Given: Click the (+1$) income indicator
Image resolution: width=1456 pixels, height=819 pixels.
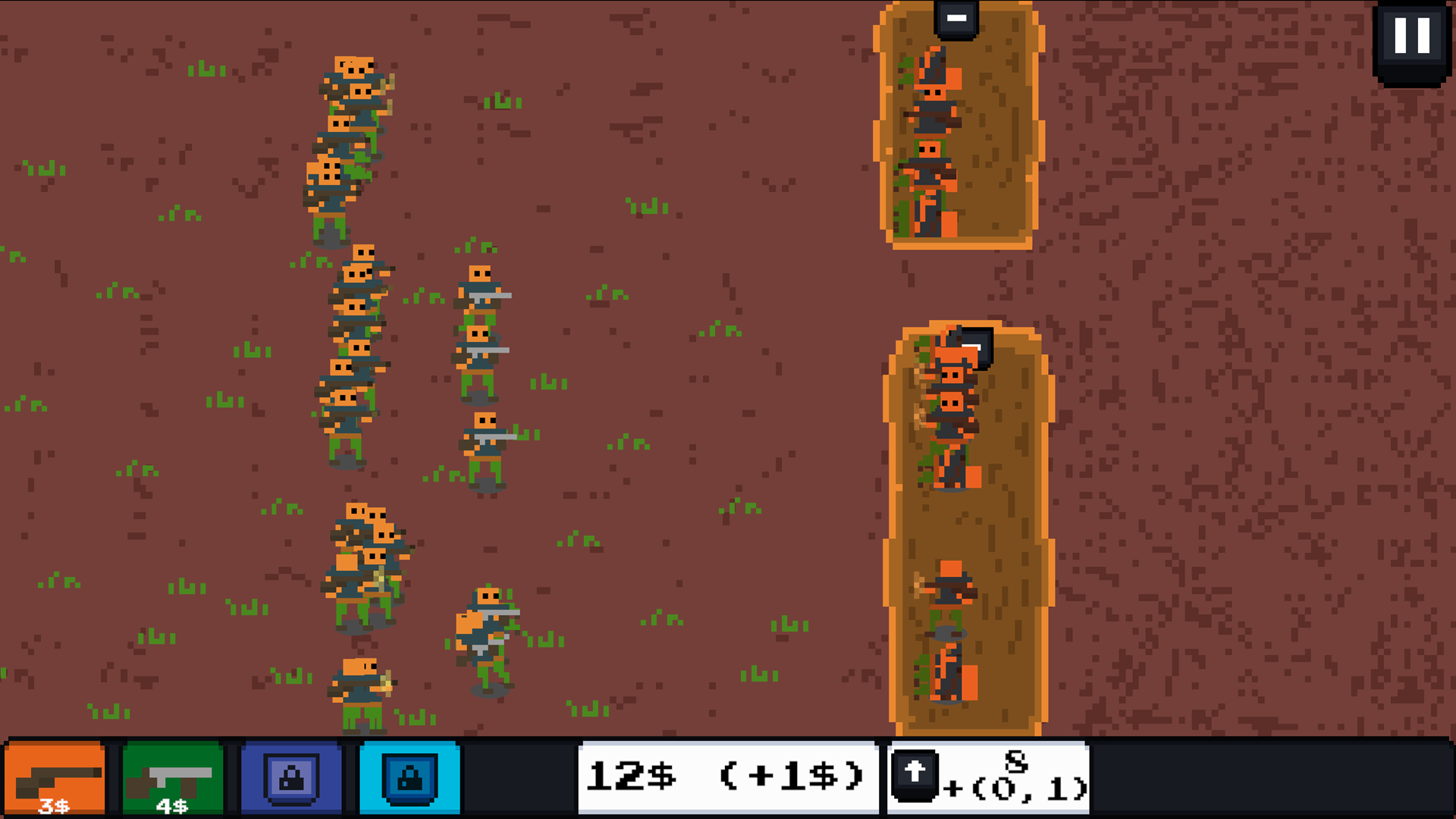Looking at the screenshot, I should pos(791,774).
